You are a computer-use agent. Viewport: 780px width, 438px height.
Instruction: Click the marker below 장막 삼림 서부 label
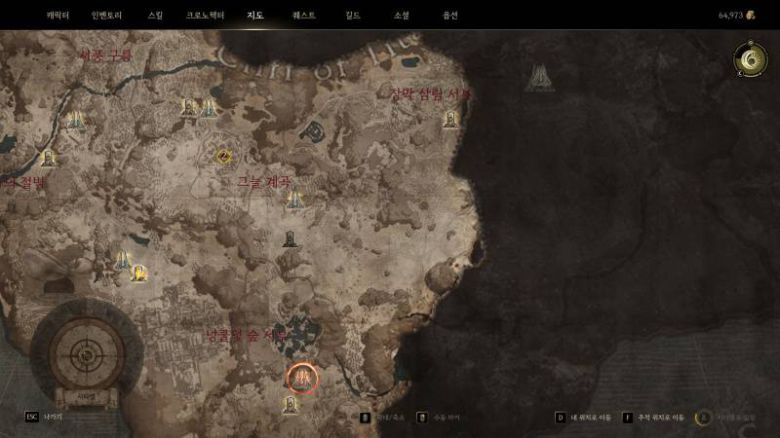(x=451, y=119)
